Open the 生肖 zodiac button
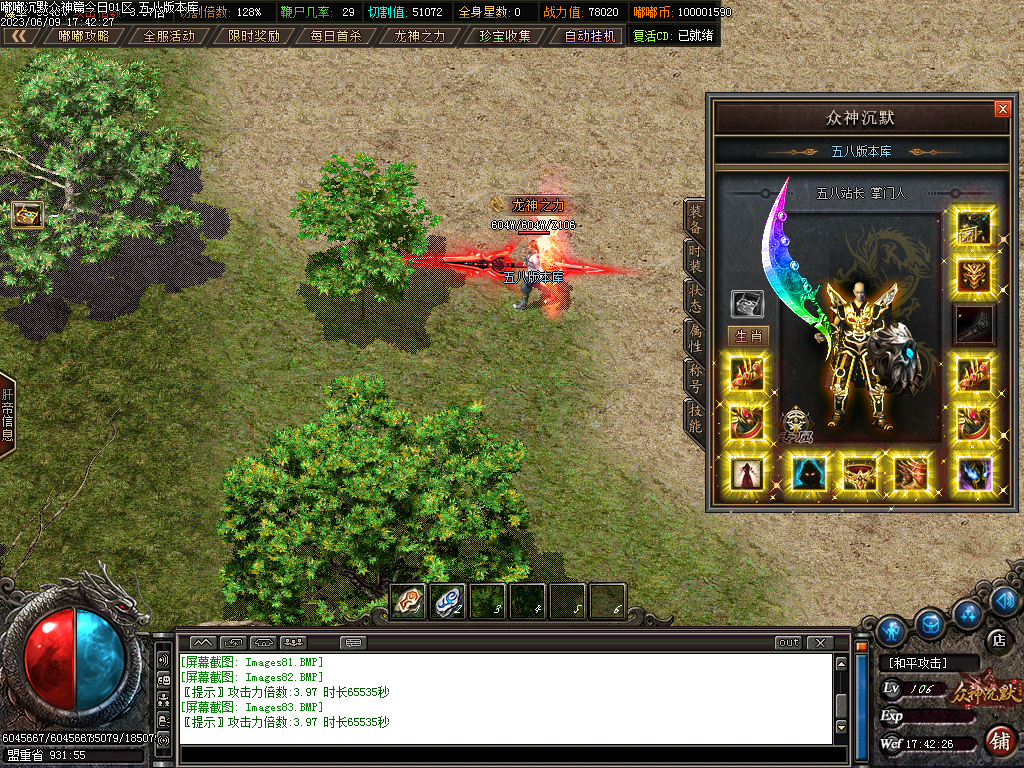This screenshot has width=1024, height=768. [747, 336]
